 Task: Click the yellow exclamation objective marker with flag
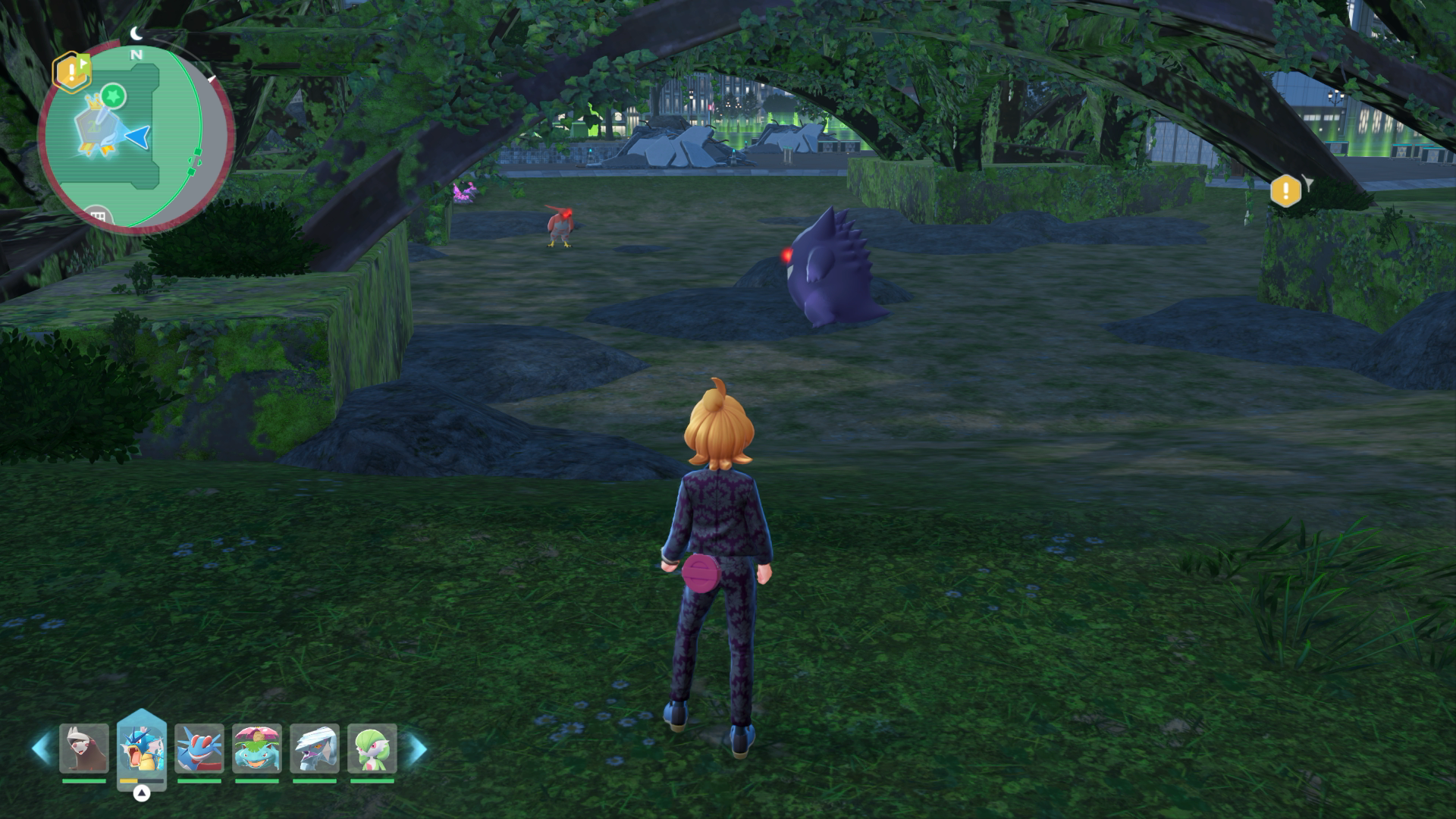click(x=1286, y=190)
